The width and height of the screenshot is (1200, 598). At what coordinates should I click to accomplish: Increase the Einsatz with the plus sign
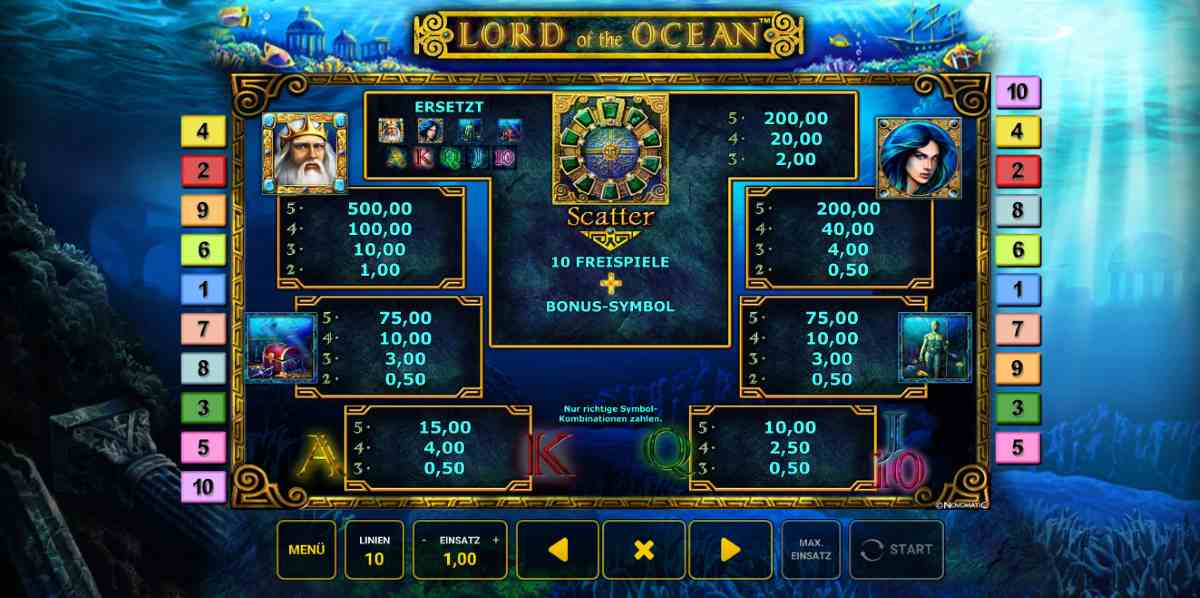click(x=495, y=540)
